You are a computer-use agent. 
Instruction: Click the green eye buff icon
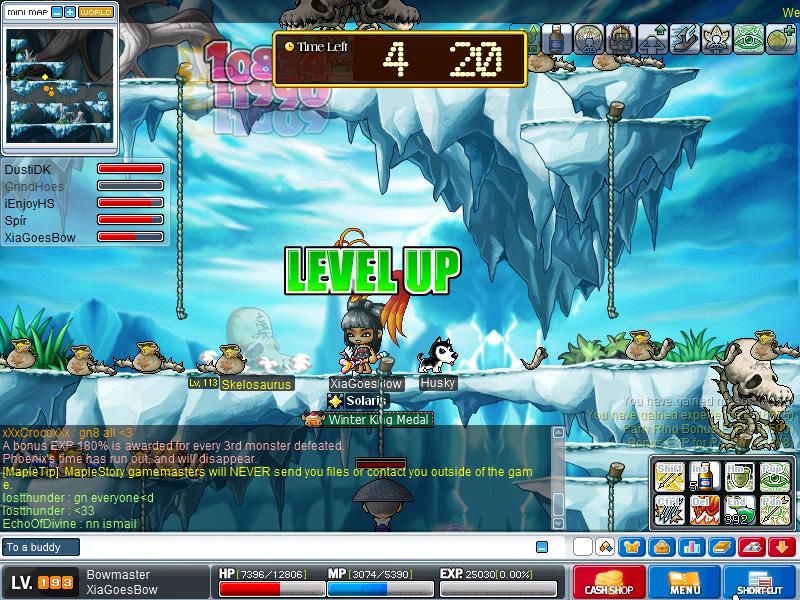tap(748, 39)
